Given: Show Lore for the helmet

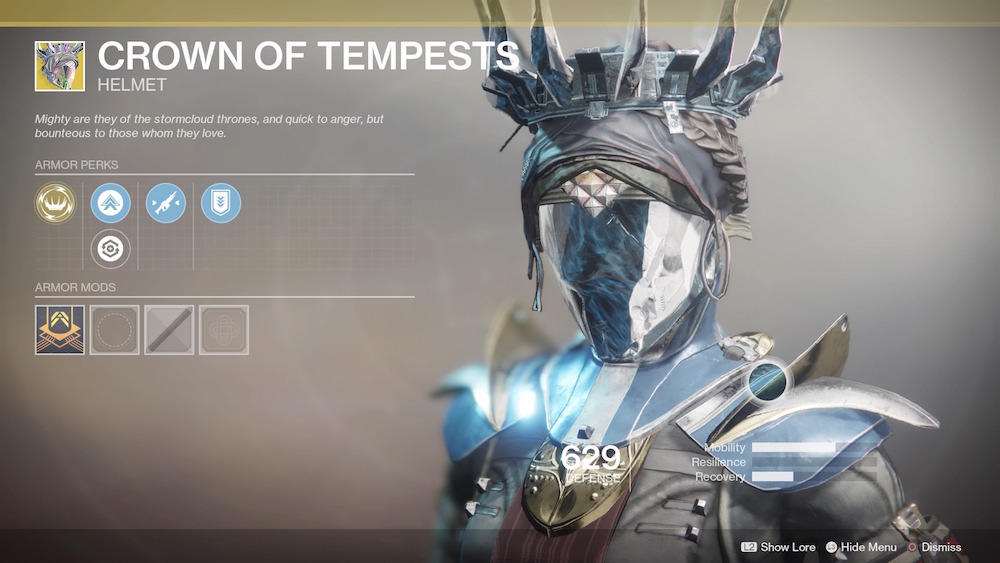Looking at the screenshot, I should pos(778,547).
